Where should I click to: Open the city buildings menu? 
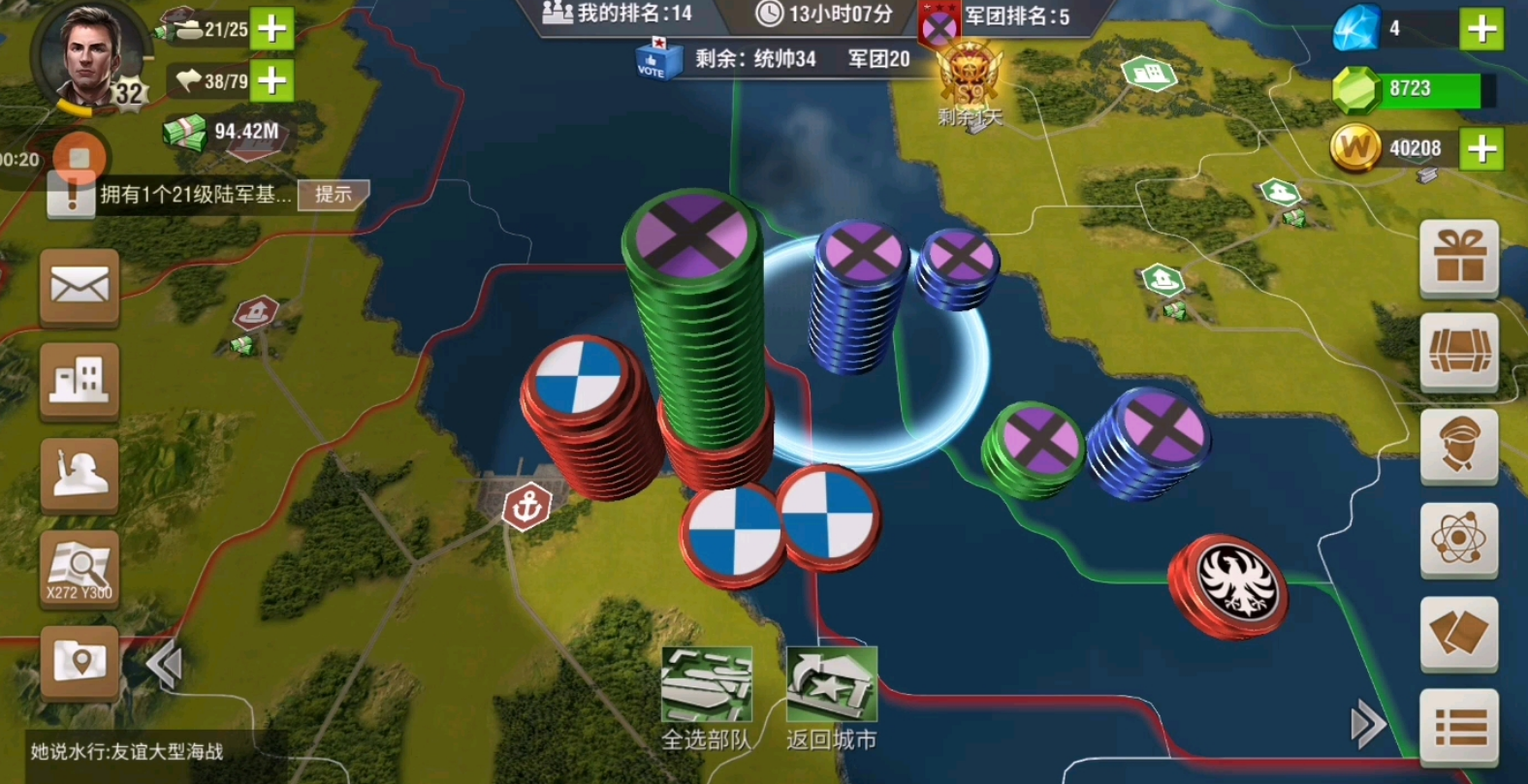pos(80,381)
